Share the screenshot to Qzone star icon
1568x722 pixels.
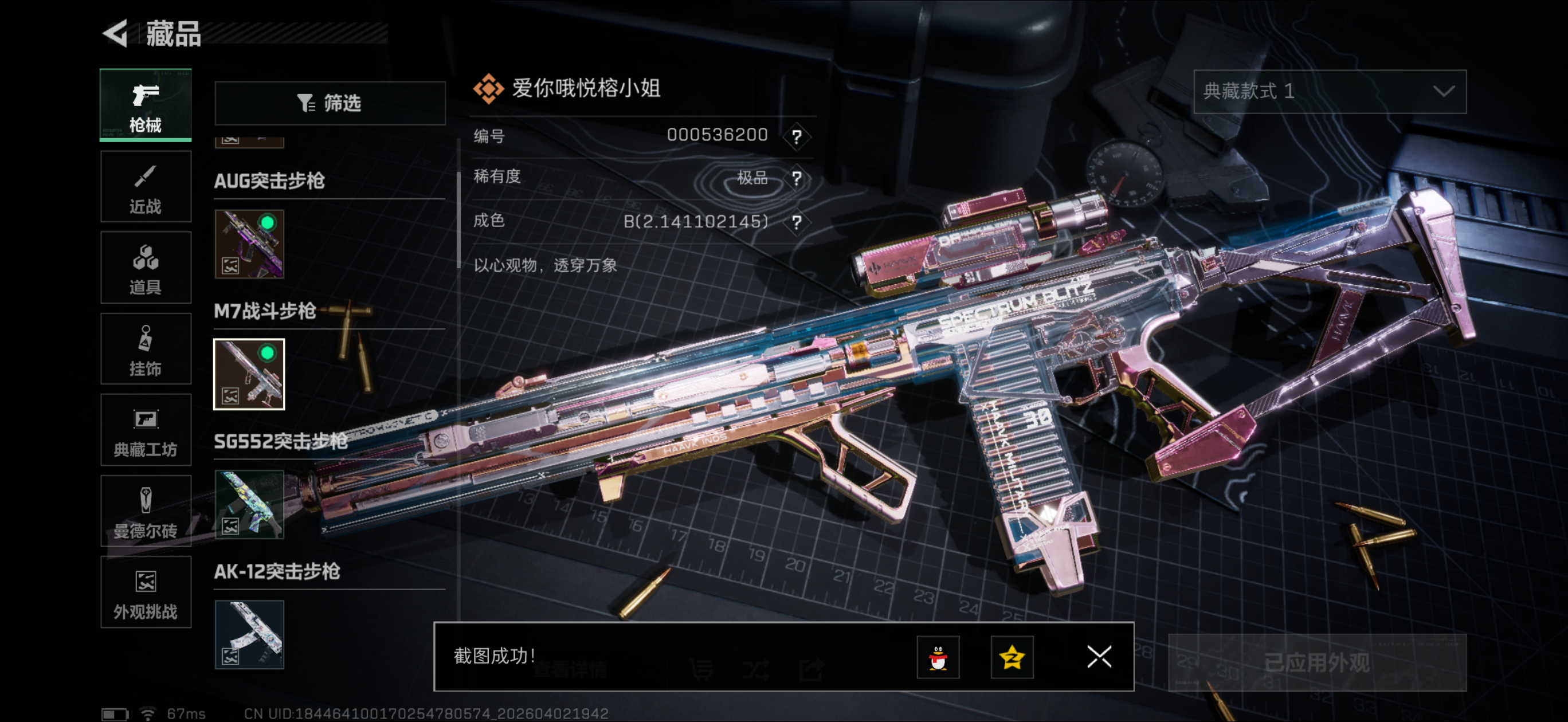click(1012, 657)
